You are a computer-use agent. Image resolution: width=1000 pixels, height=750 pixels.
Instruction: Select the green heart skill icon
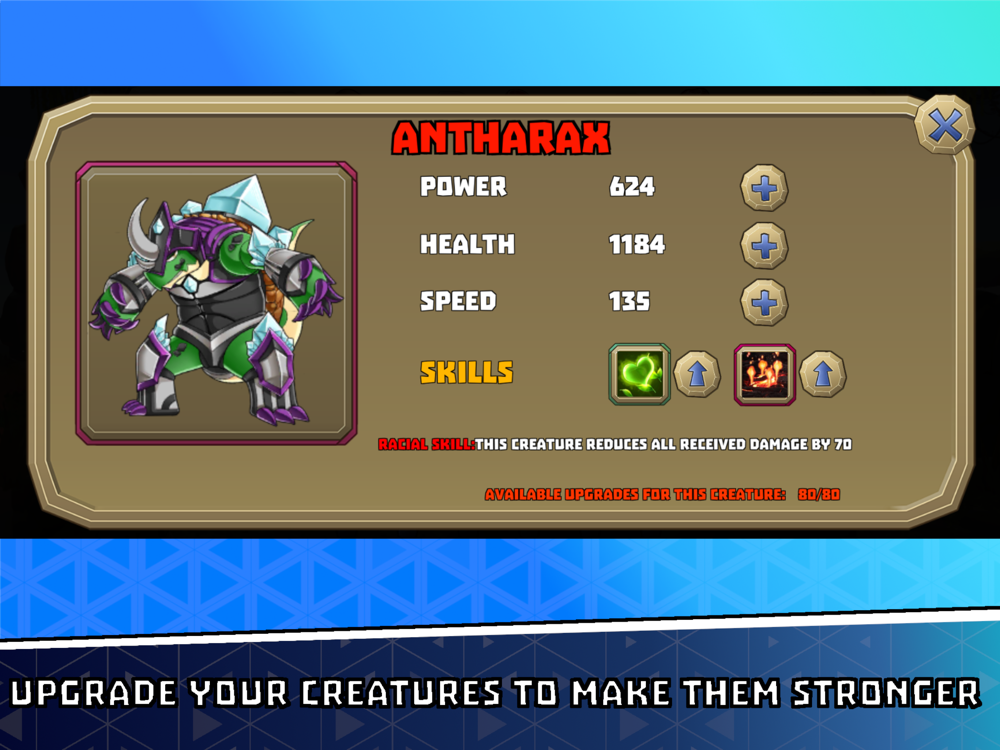(639, 374)
